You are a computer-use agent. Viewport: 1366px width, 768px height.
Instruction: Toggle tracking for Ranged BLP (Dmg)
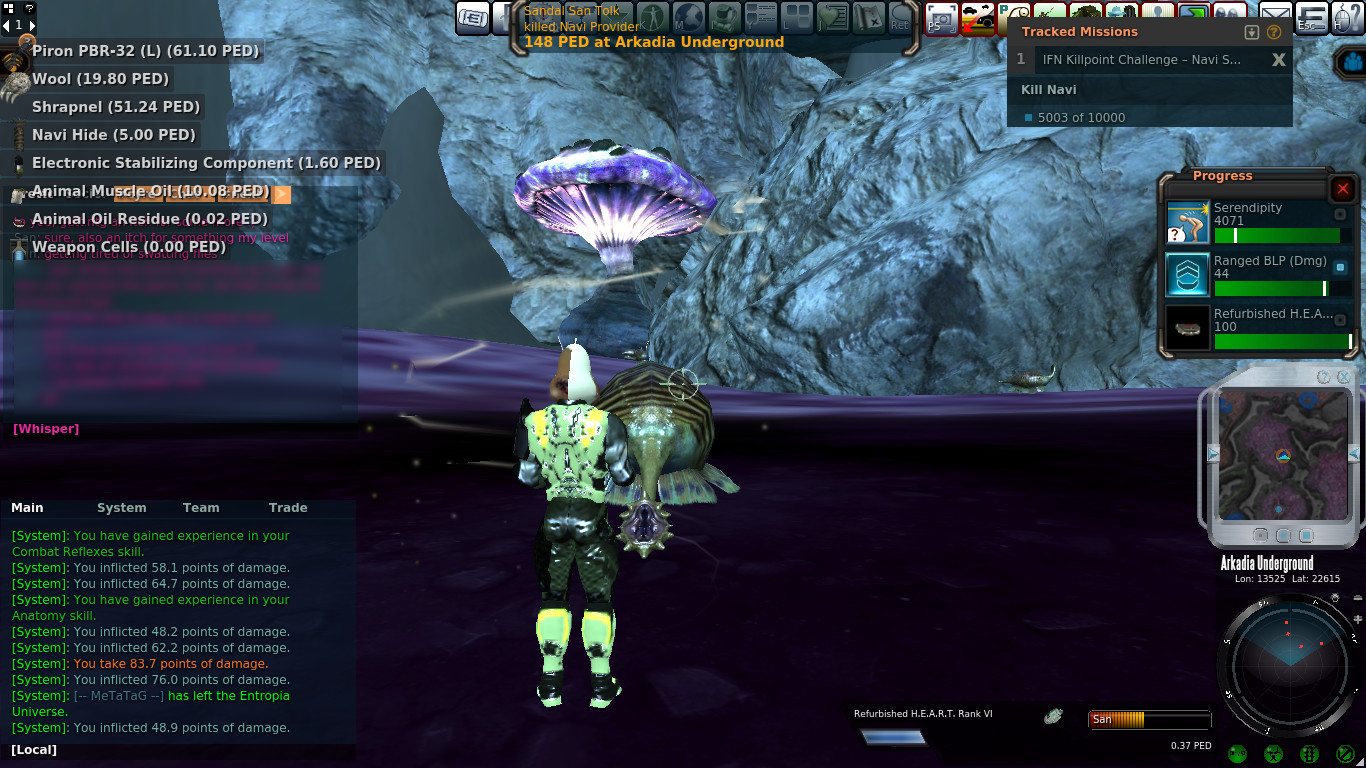click(1341, 267)
